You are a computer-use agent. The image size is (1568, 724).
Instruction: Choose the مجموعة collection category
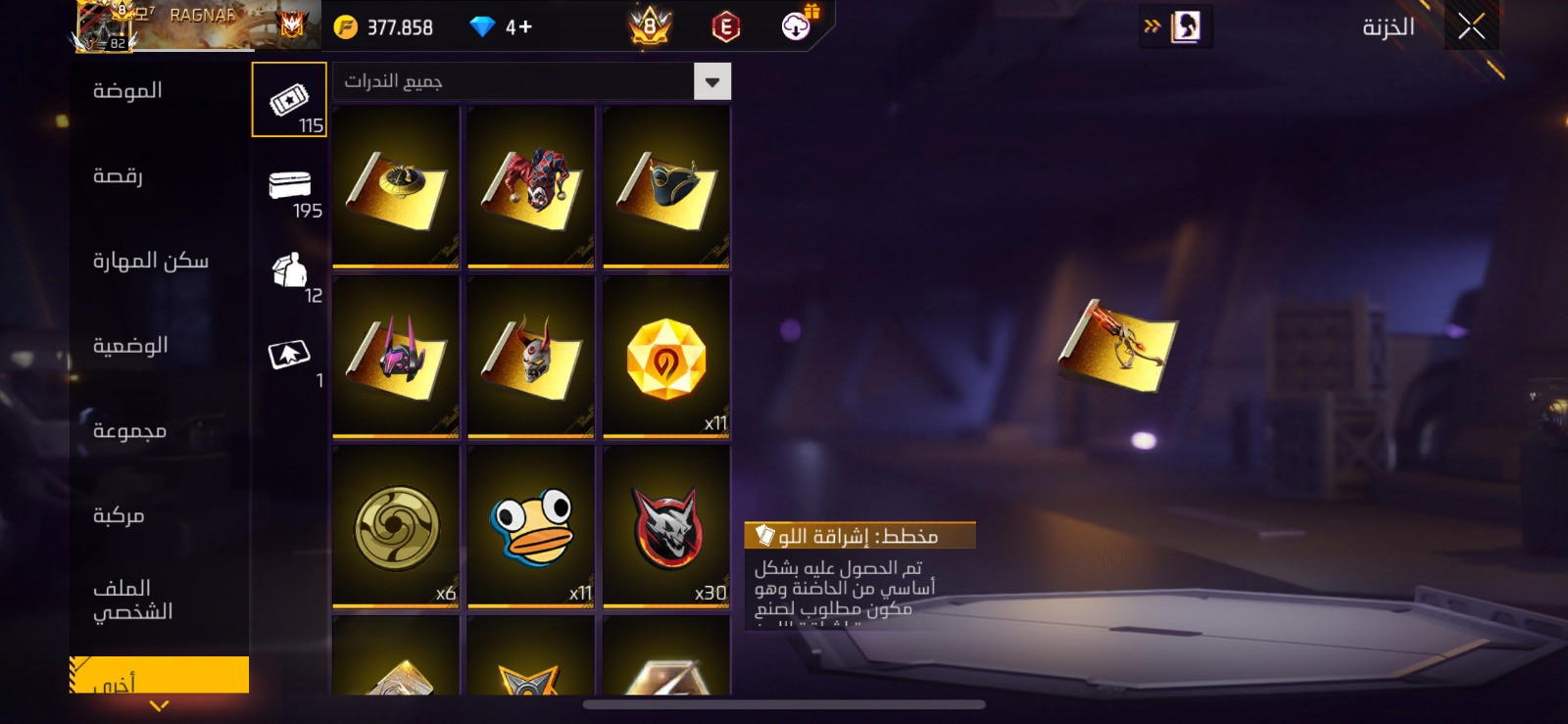(129, 431)
